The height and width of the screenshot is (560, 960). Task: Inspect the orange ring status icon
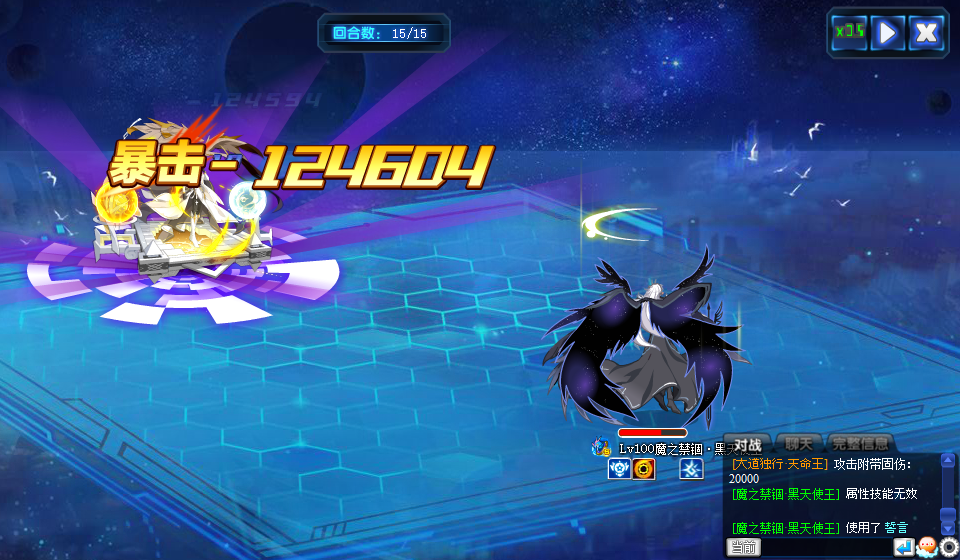(643, 469)
